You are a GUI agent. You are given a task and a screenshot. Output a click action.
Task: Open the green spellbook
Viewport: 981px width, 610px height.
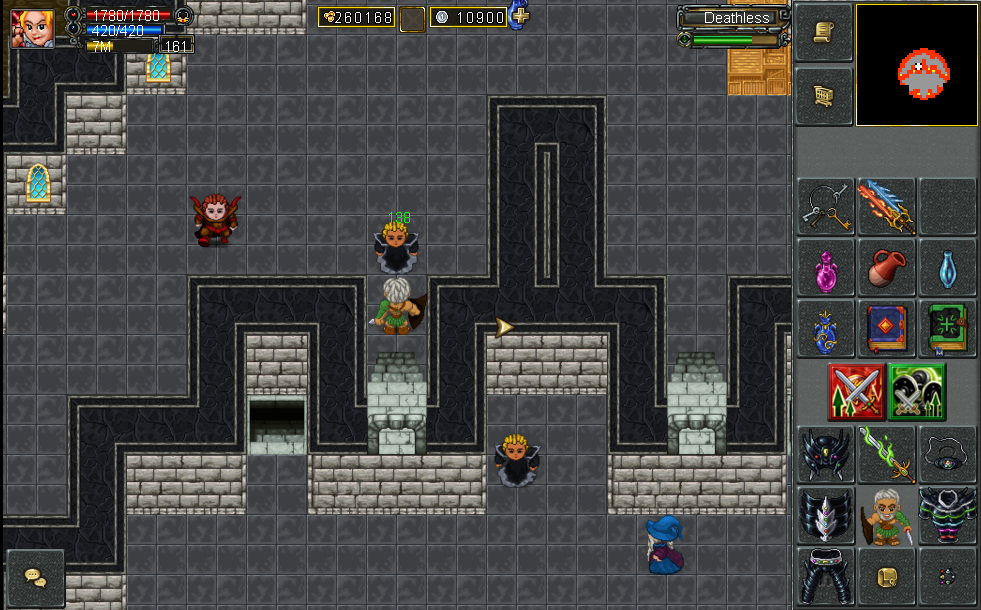pyautogui.click(x=947, y=328)
